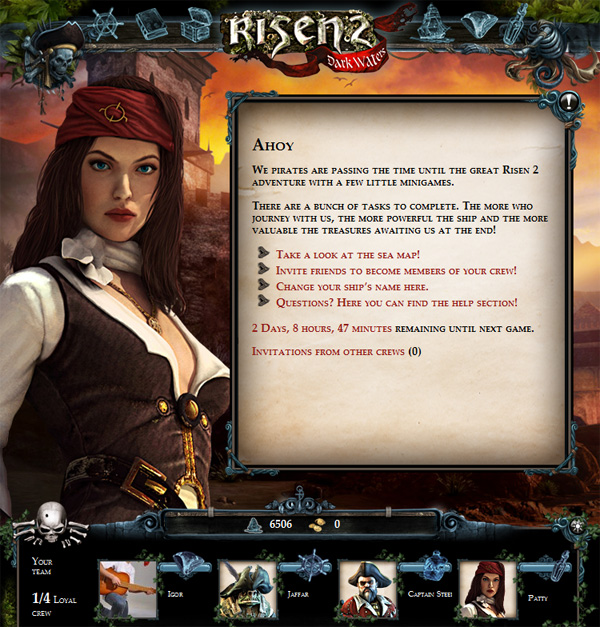Click the sailing ship icon in top bar
This screenshot has height=627, width=600.
click(432, 21)
